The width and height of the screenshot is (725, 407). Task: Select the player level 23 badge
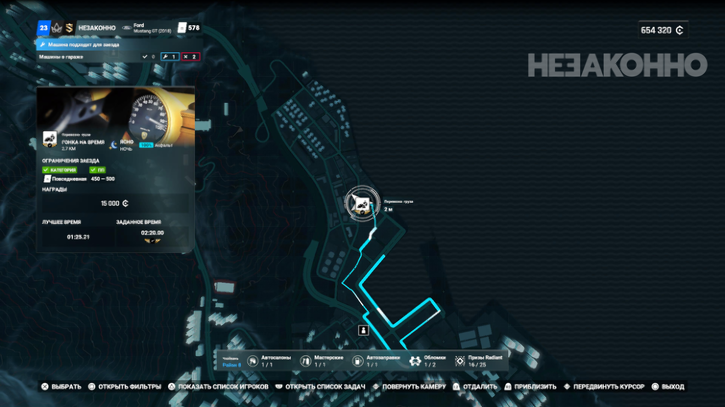tap(44, 28)
